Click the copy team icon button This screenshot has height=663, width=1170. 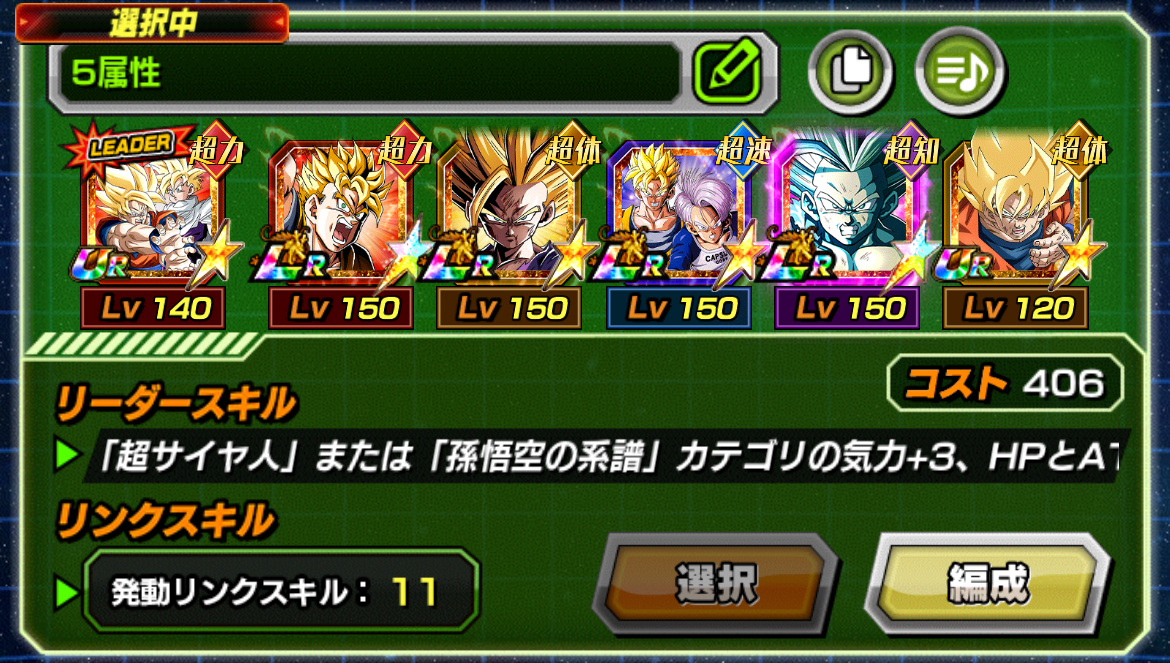(849, 72)
